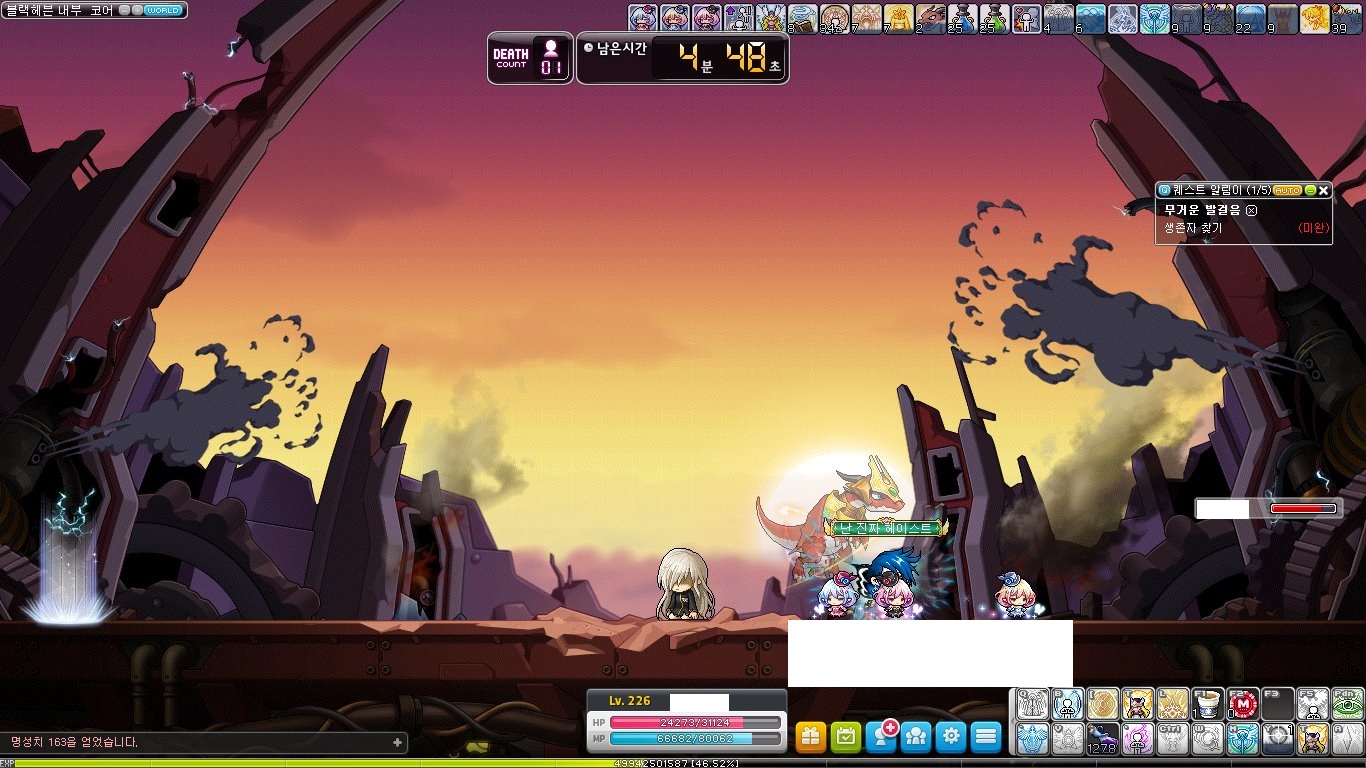This screenshot has width=1366, height=768.
Task: Activate the green eye skill slot
Action: [x=1348, y=704]
